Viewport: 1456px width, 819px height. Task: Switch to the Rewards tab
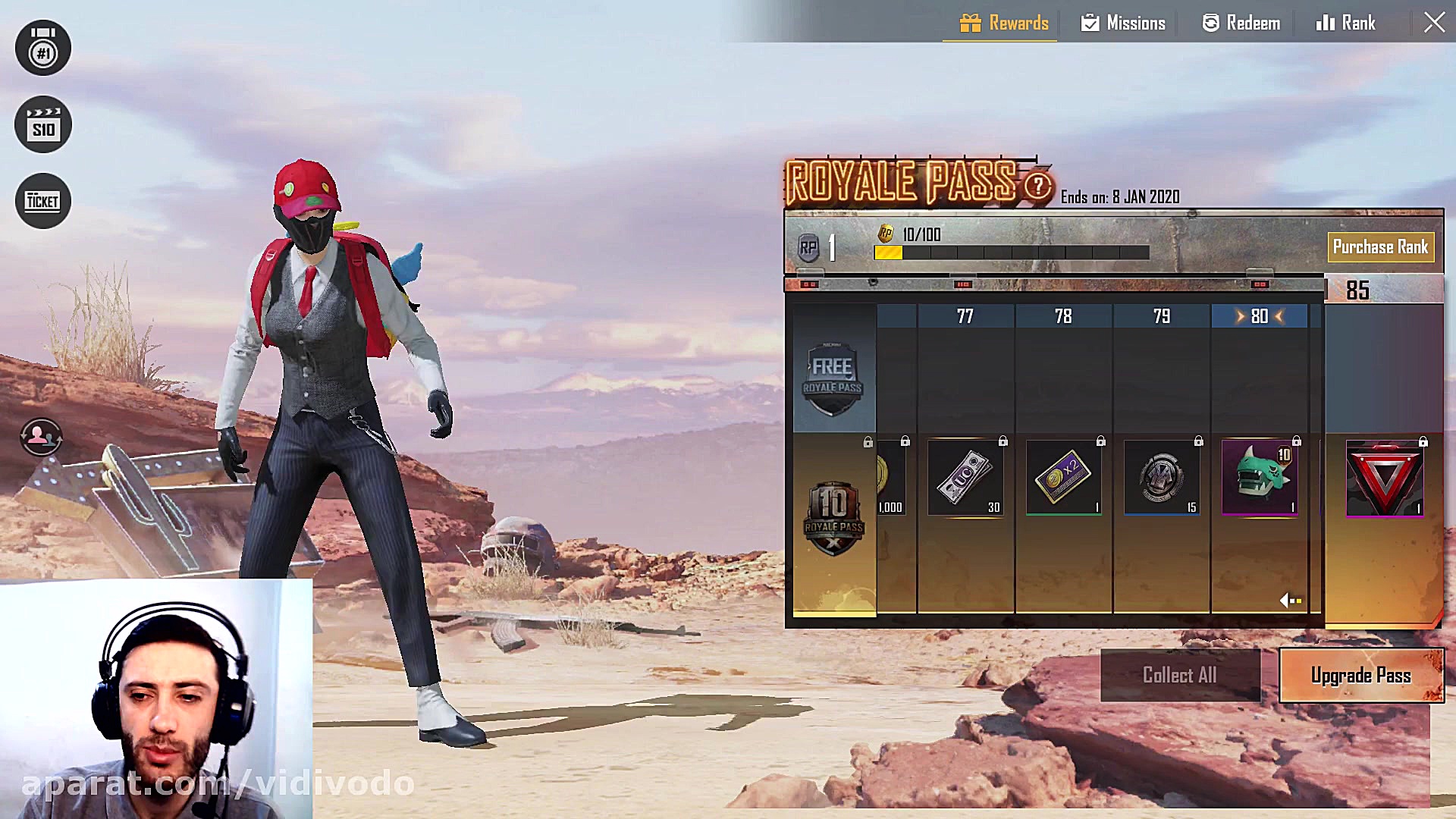pyautogui.click(x=1004, y=23)
